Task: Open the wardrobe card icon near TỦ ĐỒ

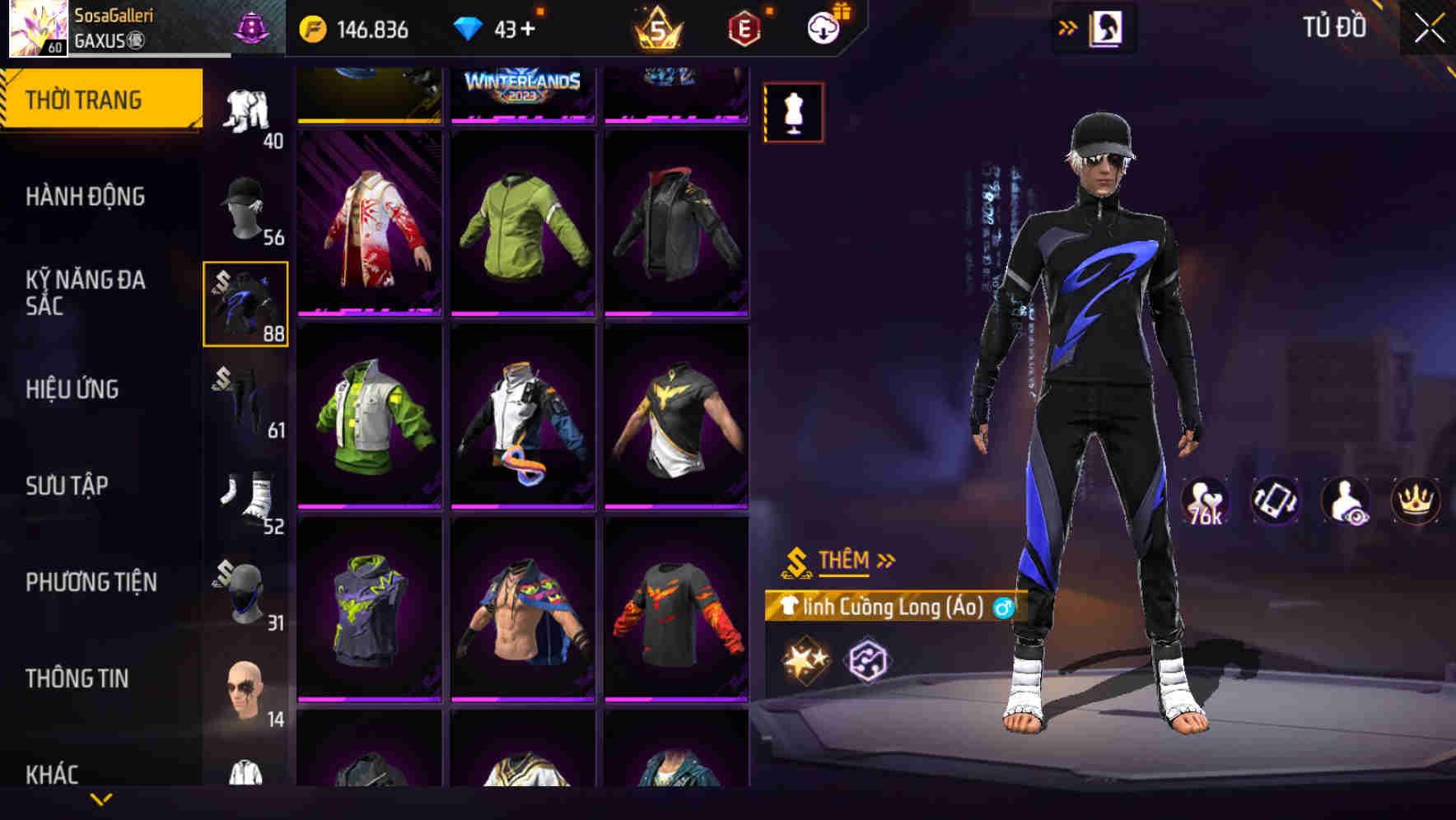Action: [x=1107, y=27]
